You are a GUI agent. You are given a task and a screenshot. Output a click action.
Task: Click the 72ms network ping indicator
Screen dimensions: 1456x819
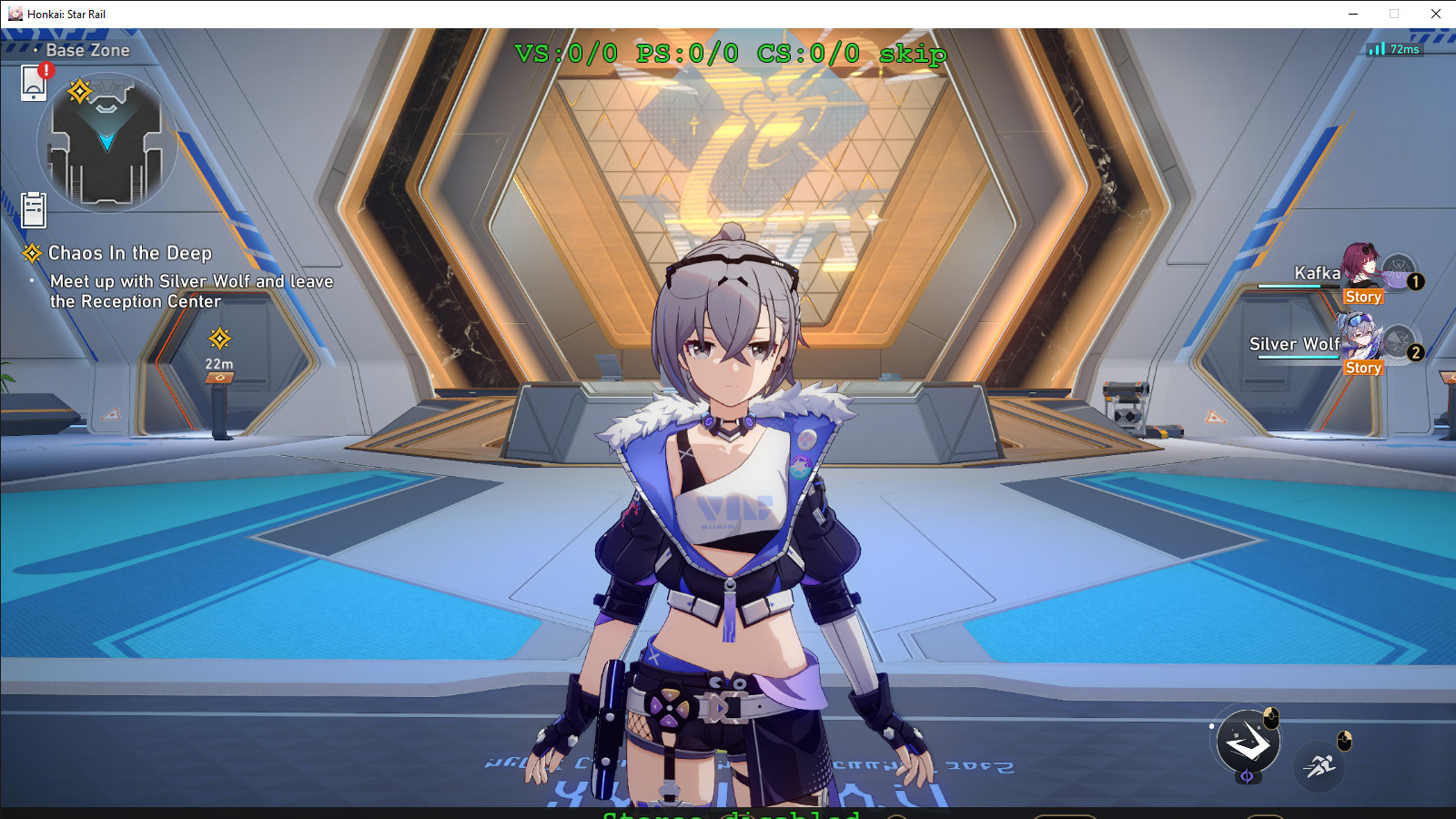[x=1393, y=51]
